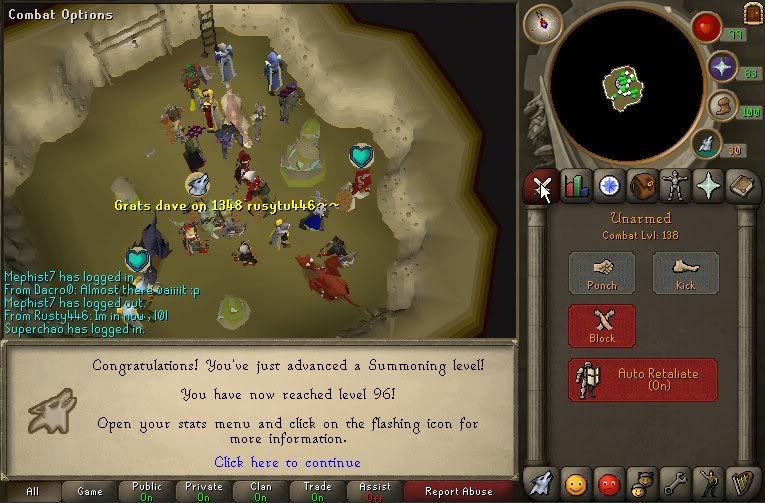The width and height of the screenshot is (765, 503).
Task: Open the music player harp tab
Action: (742, 483)
